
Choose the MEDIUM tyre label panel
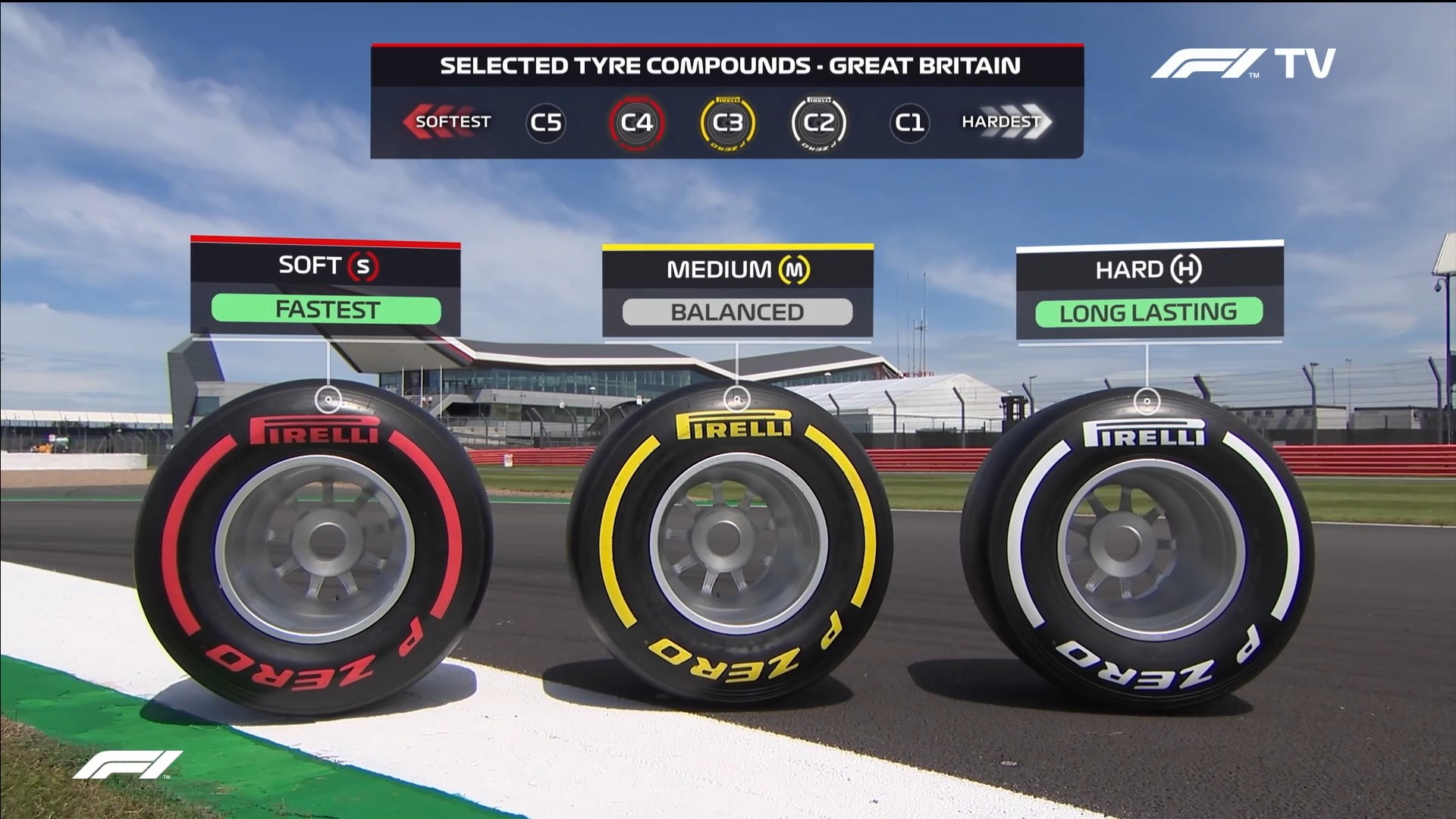click(737, 291)
